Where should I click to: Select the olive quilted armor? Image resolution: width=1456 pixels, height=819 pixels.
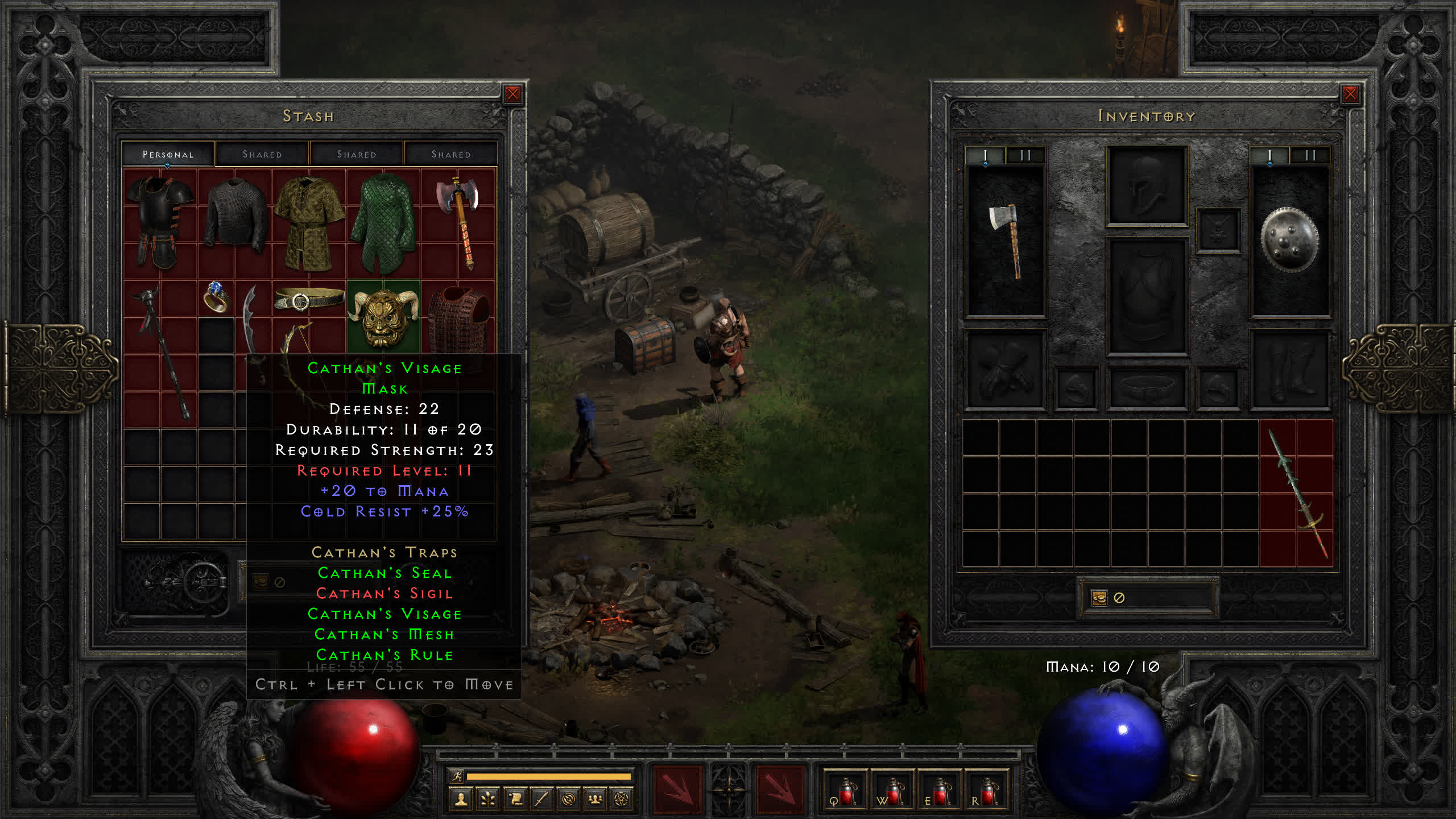point(309,222)
